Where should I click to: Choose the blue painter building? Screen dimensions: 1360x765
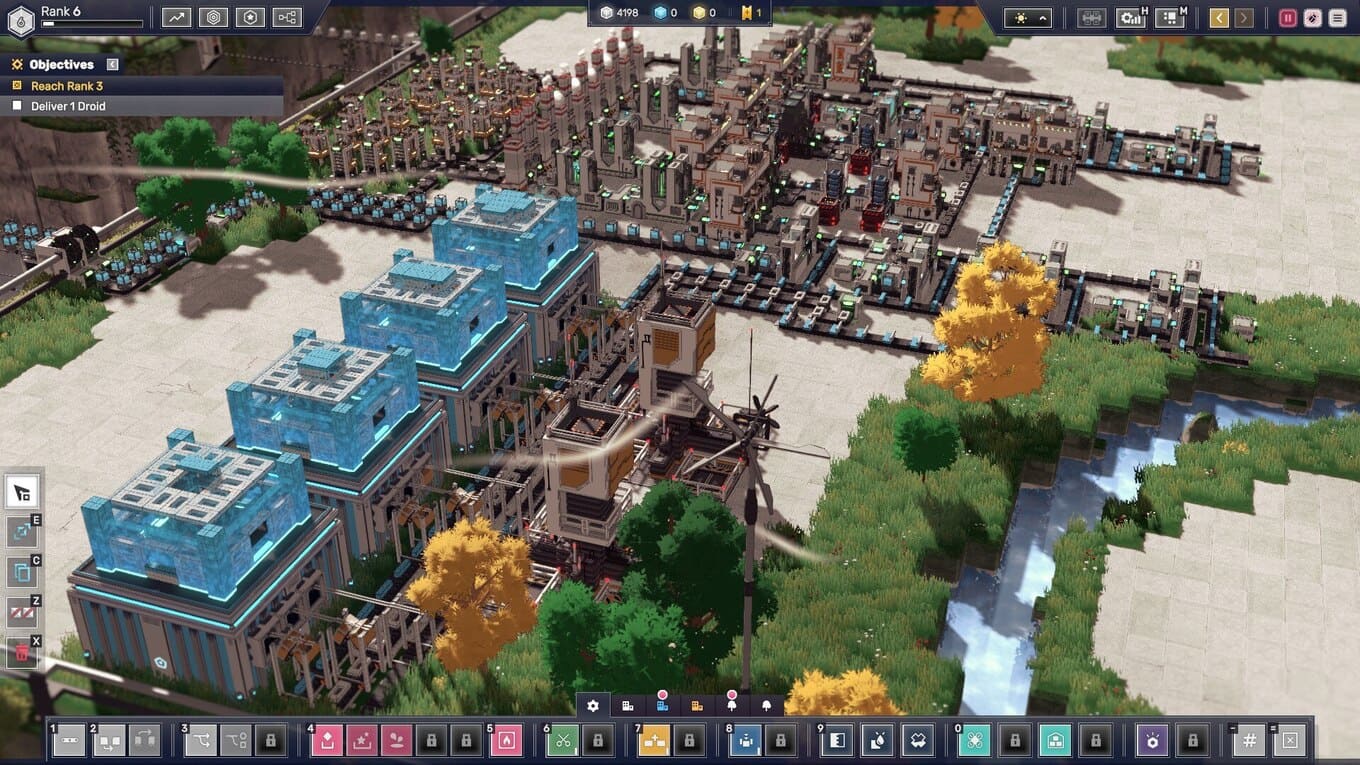(745, 740)
